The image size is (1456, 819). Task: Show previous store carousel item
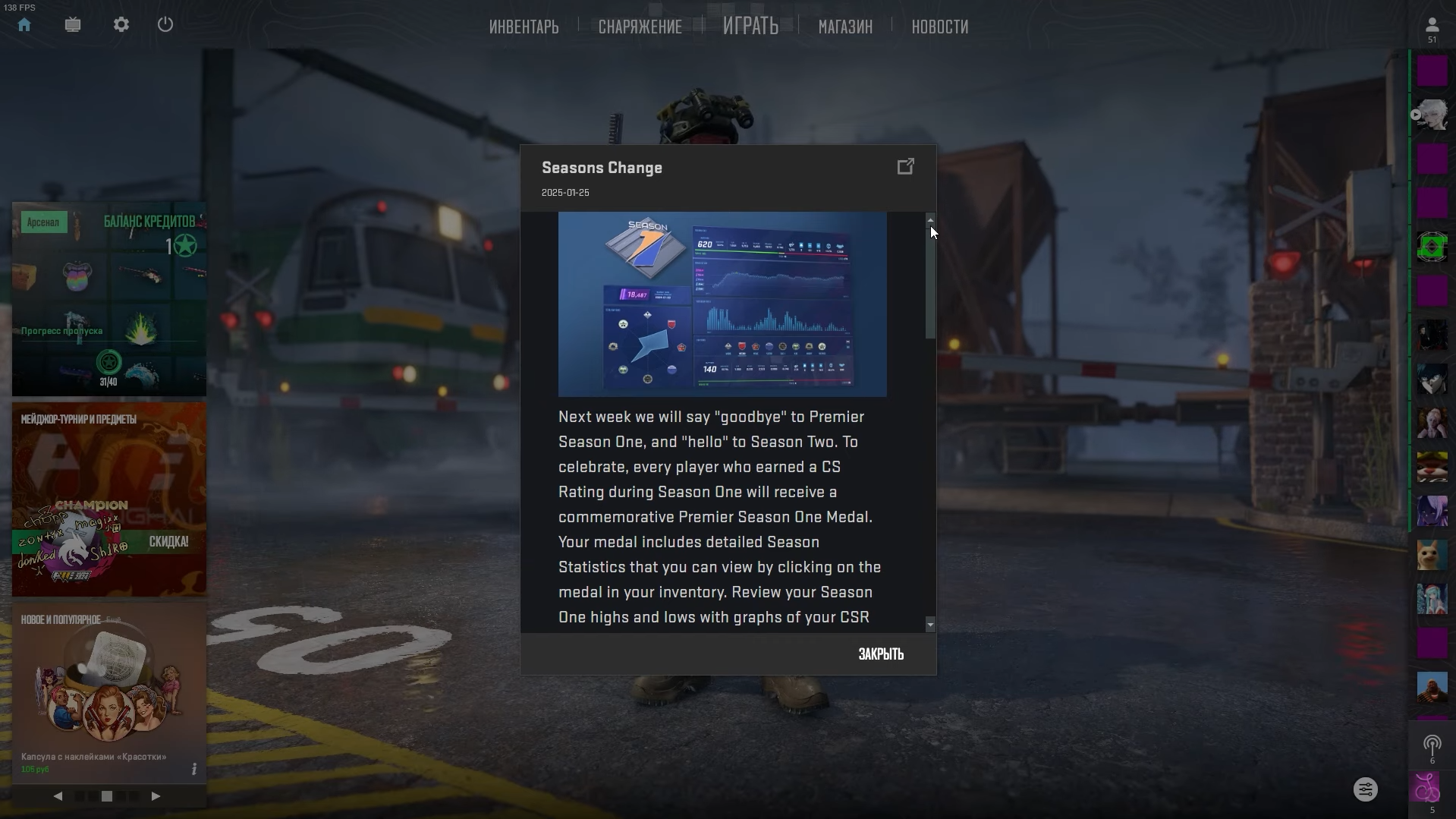click(58, 796)
